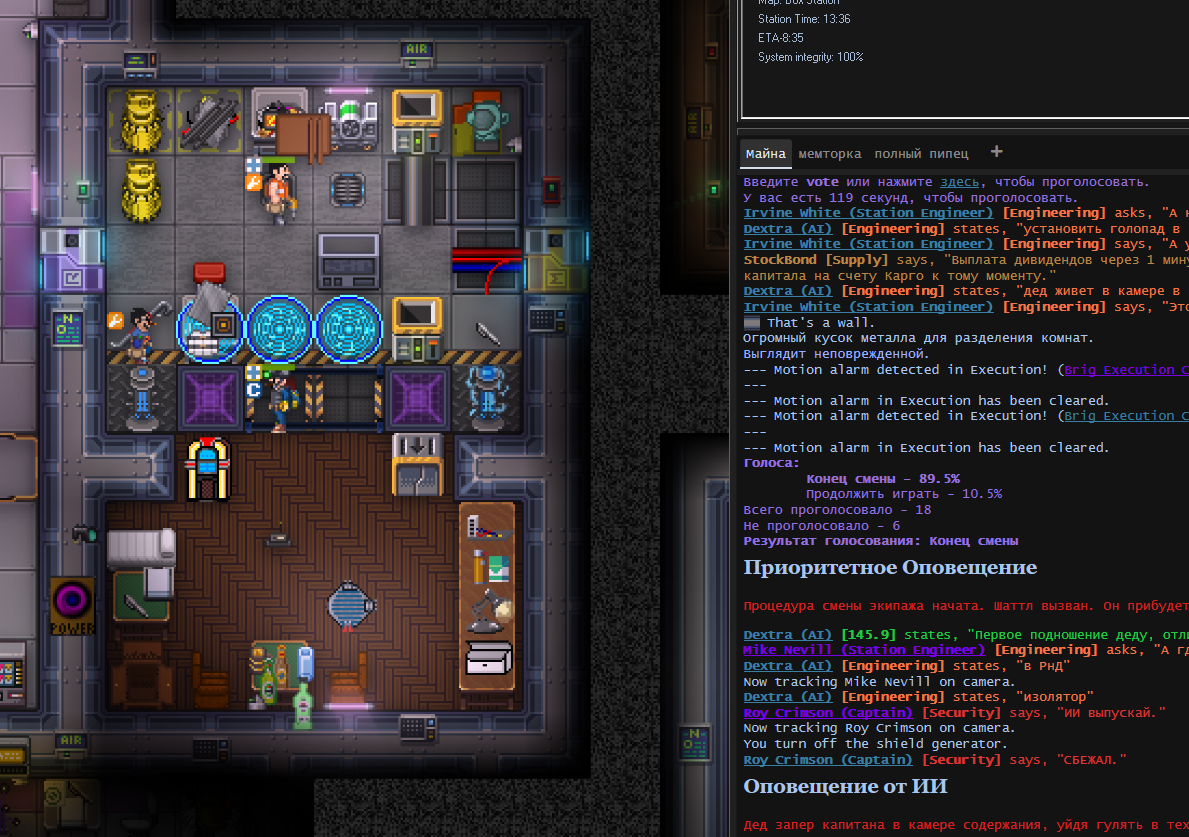Track Mike Nevill (Station Engineer) via name link
This screenshot has height=837, width=1189.
point(857,650)
